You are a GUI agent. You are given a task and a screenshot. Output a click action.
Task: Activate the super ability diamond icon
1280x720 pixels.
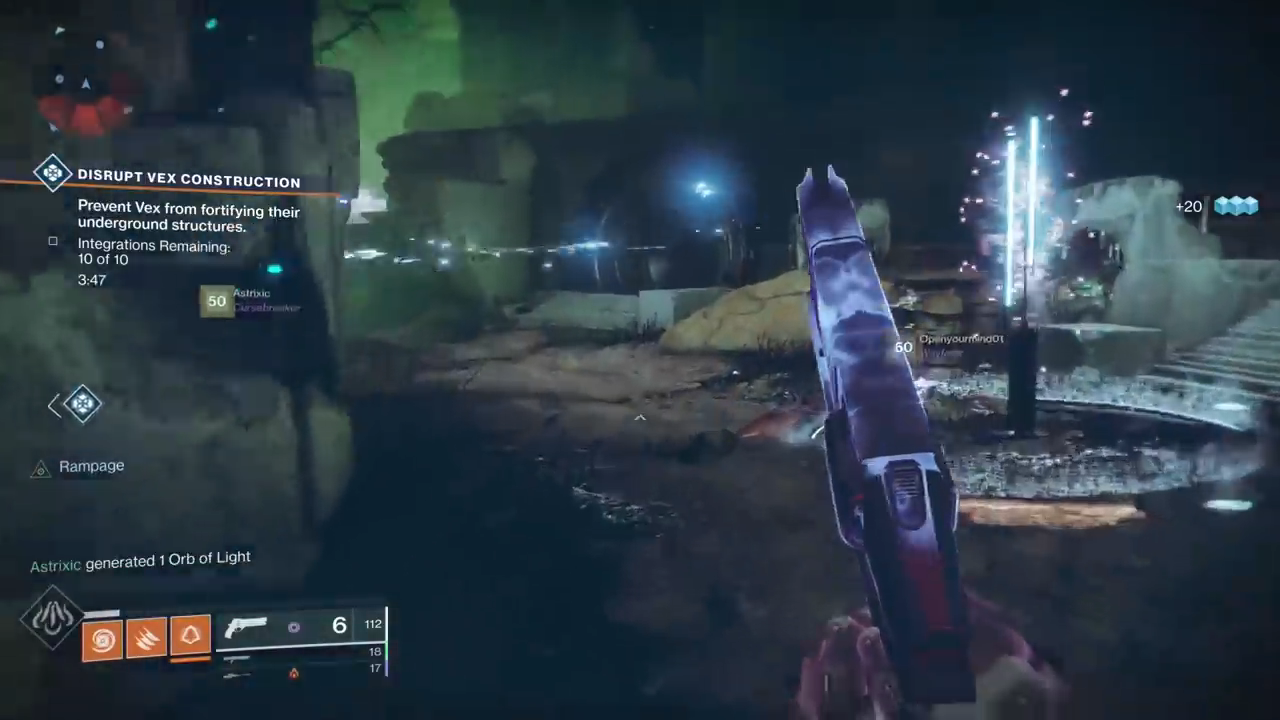point(52,618)
